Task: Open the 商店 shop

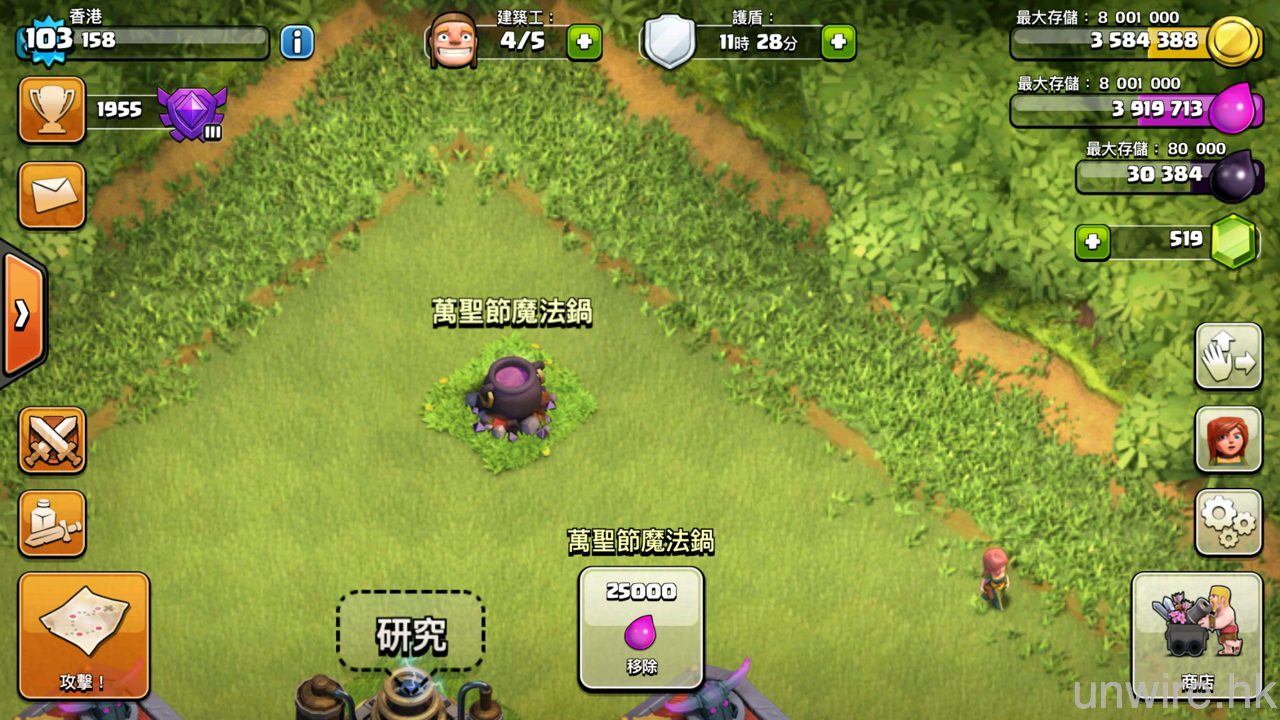Action: pyautogui.click(x=1197, y=634)
